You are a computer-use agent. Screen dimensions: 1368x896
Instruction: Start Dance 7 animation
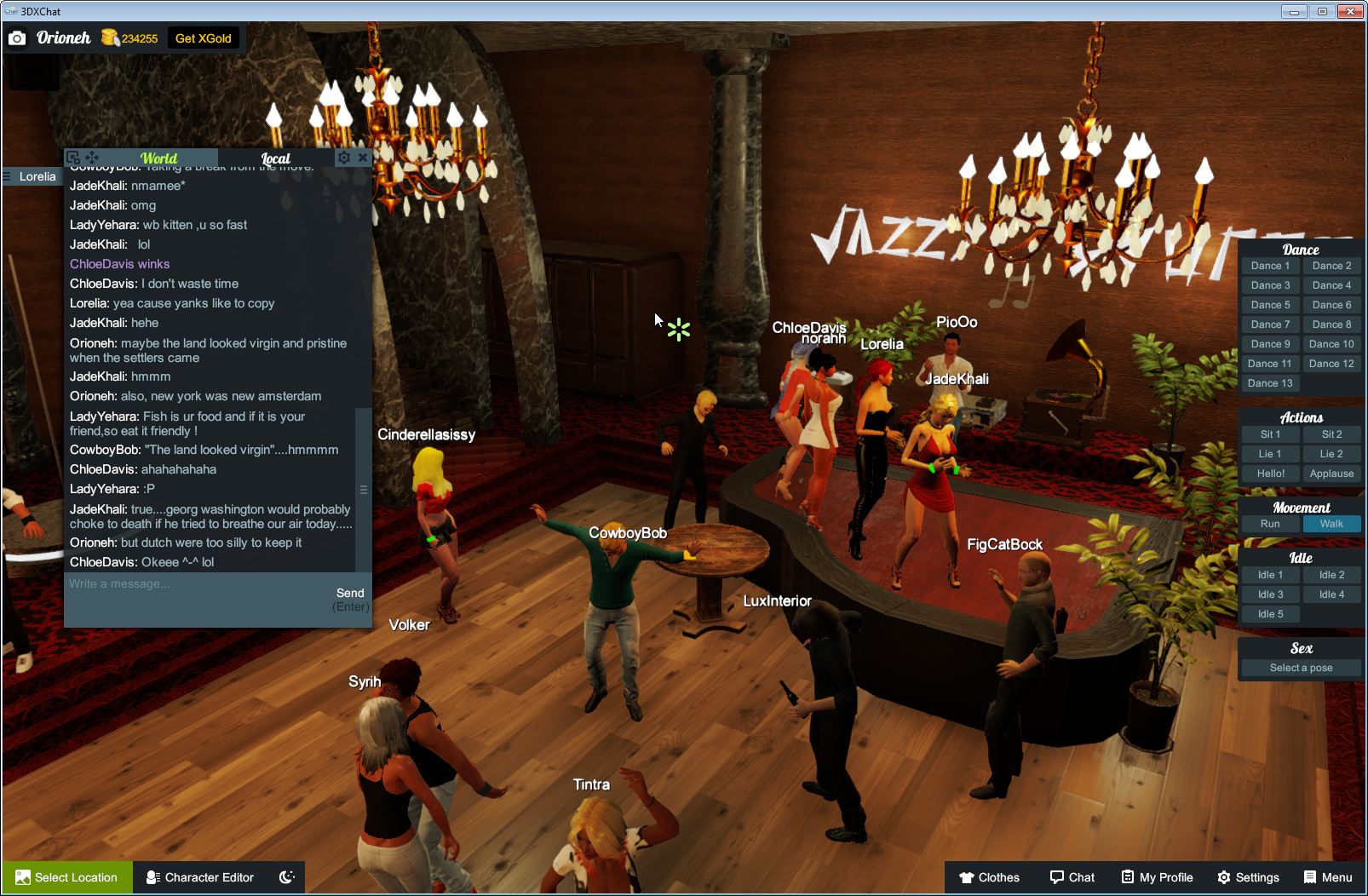1270,325
